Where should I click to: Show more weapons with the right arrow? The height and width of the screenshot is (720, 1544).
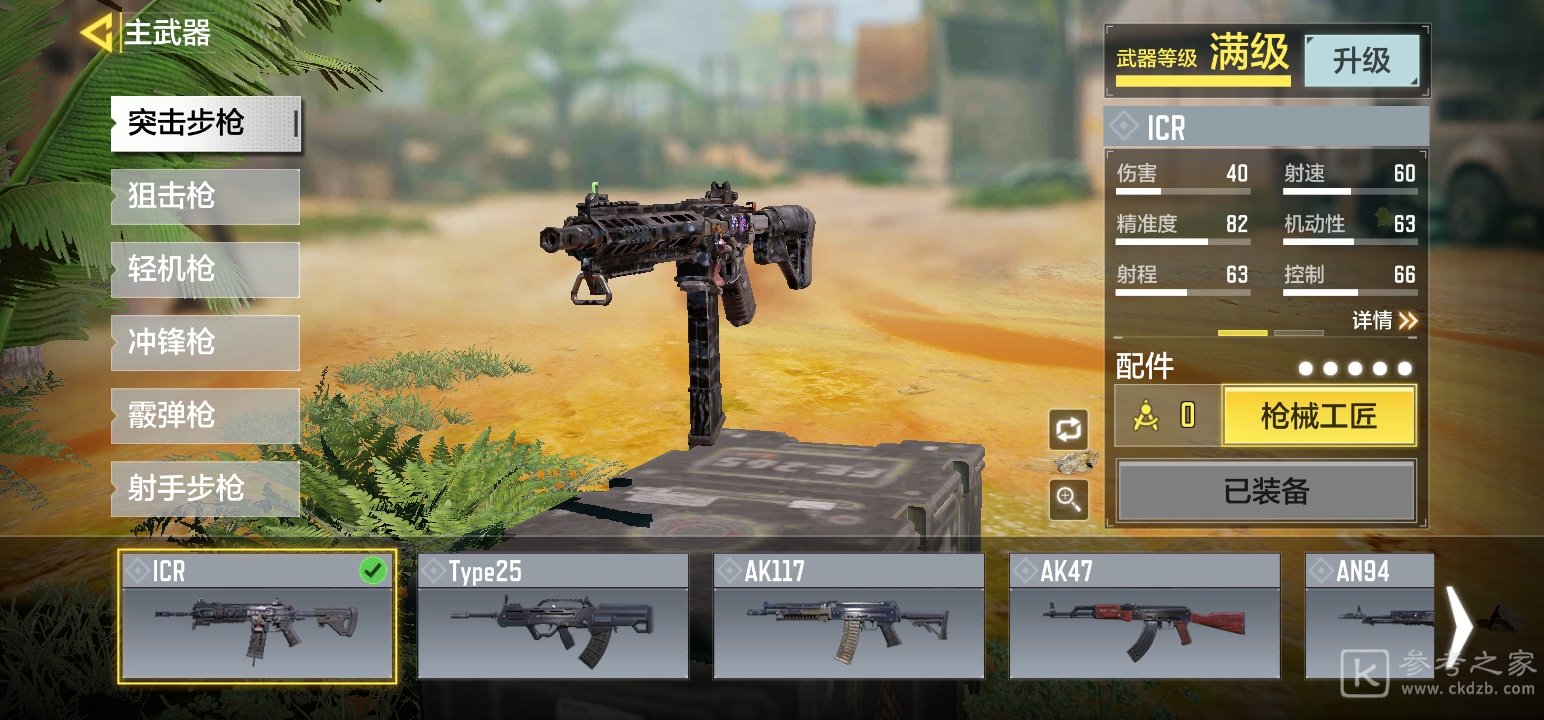click(x=1460, y=625)
